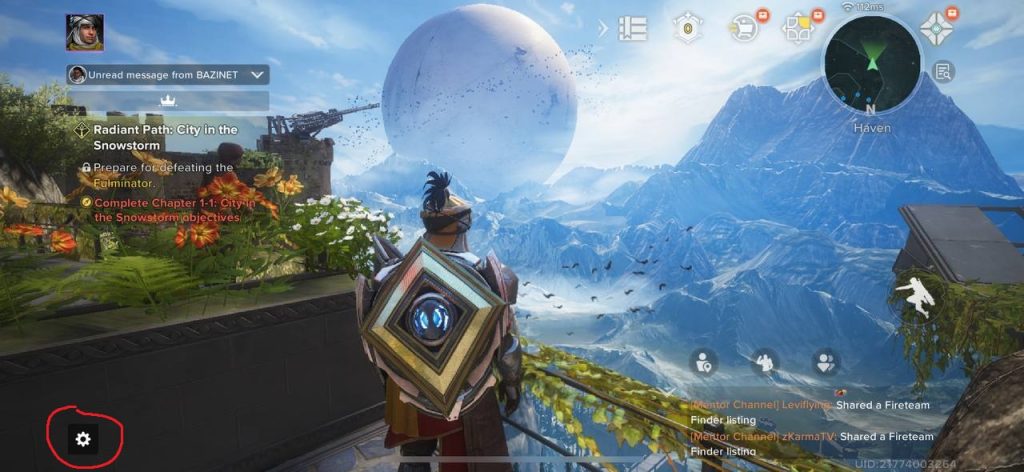The width and height of the screenshot is (1024, 472).
Task: Open the list menu icon
Action: click(x=632, y=28)
